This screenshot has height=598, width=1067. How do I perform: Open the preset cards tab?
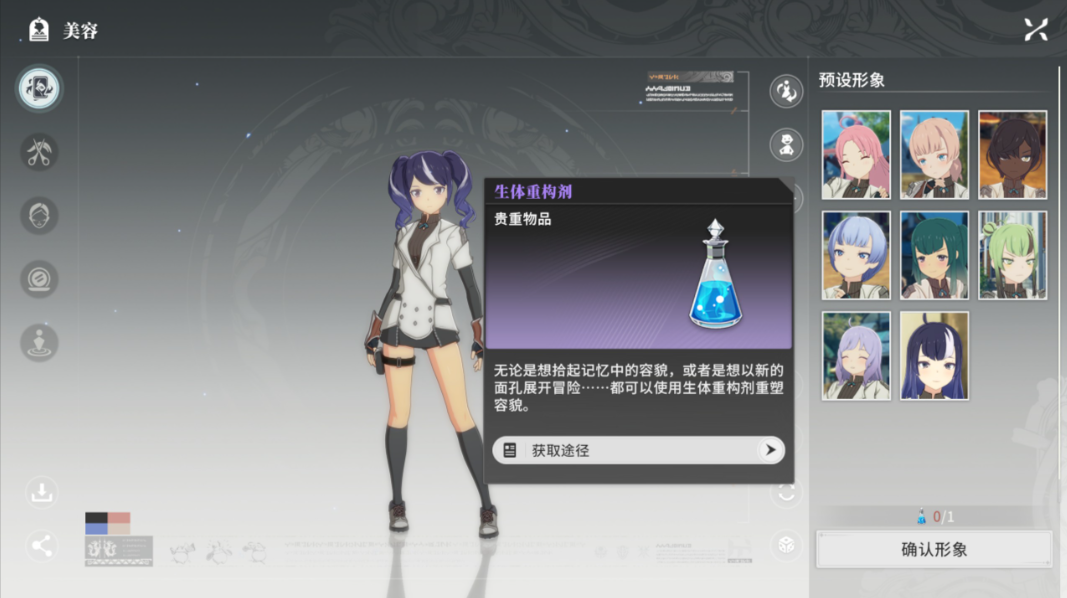click(x=40, y=89)
